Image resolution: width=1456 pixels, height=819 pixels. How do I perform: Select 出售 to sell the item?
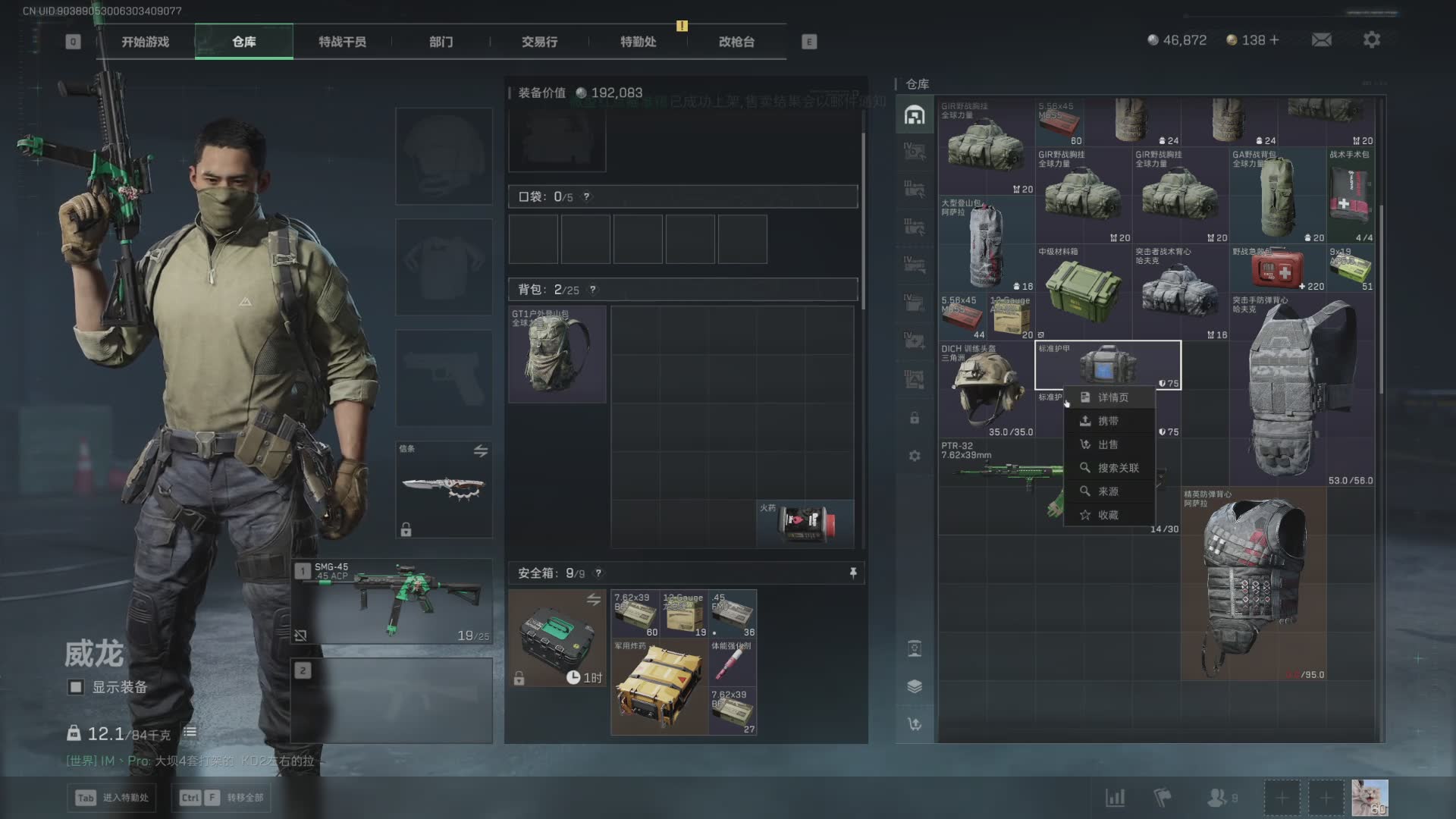click(x=1108, y=444)
